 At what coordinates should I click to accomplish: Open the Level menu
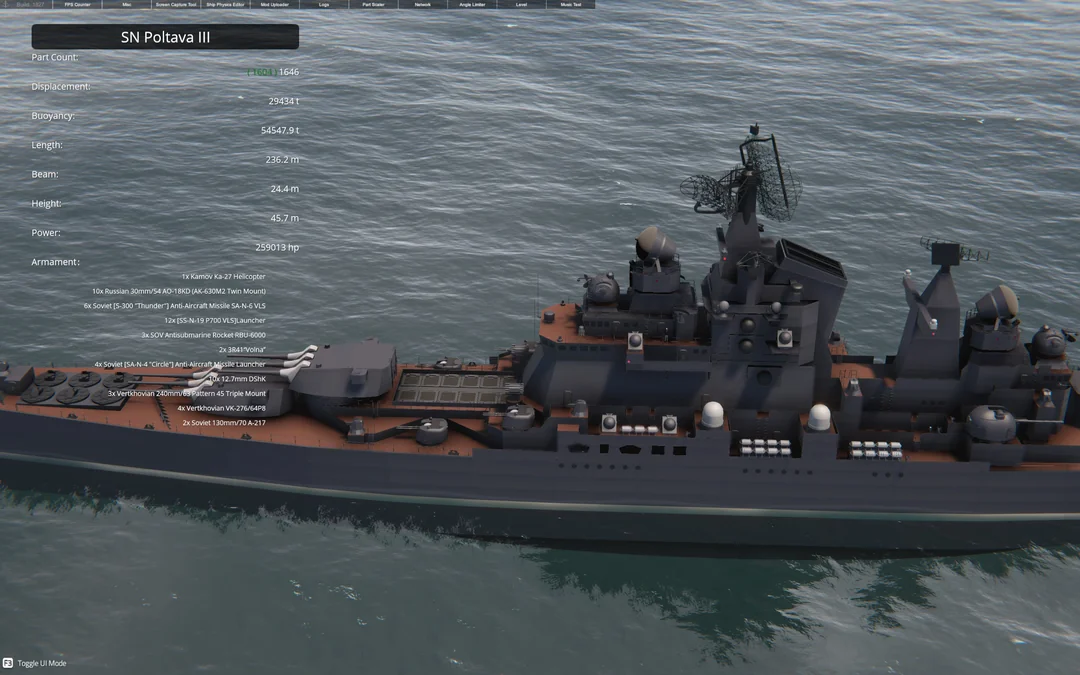click(521, 4)
